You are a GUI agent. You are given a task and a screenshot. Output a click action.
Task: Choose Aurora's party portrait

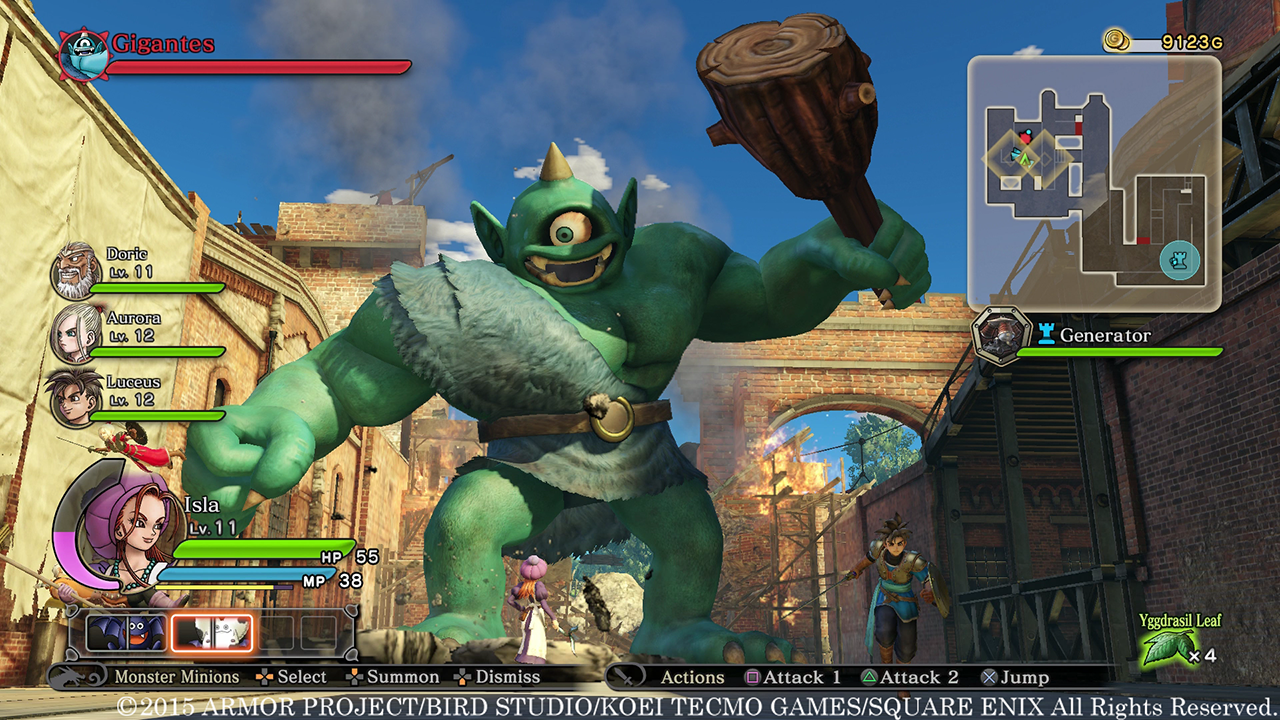(x=75, y=333)
